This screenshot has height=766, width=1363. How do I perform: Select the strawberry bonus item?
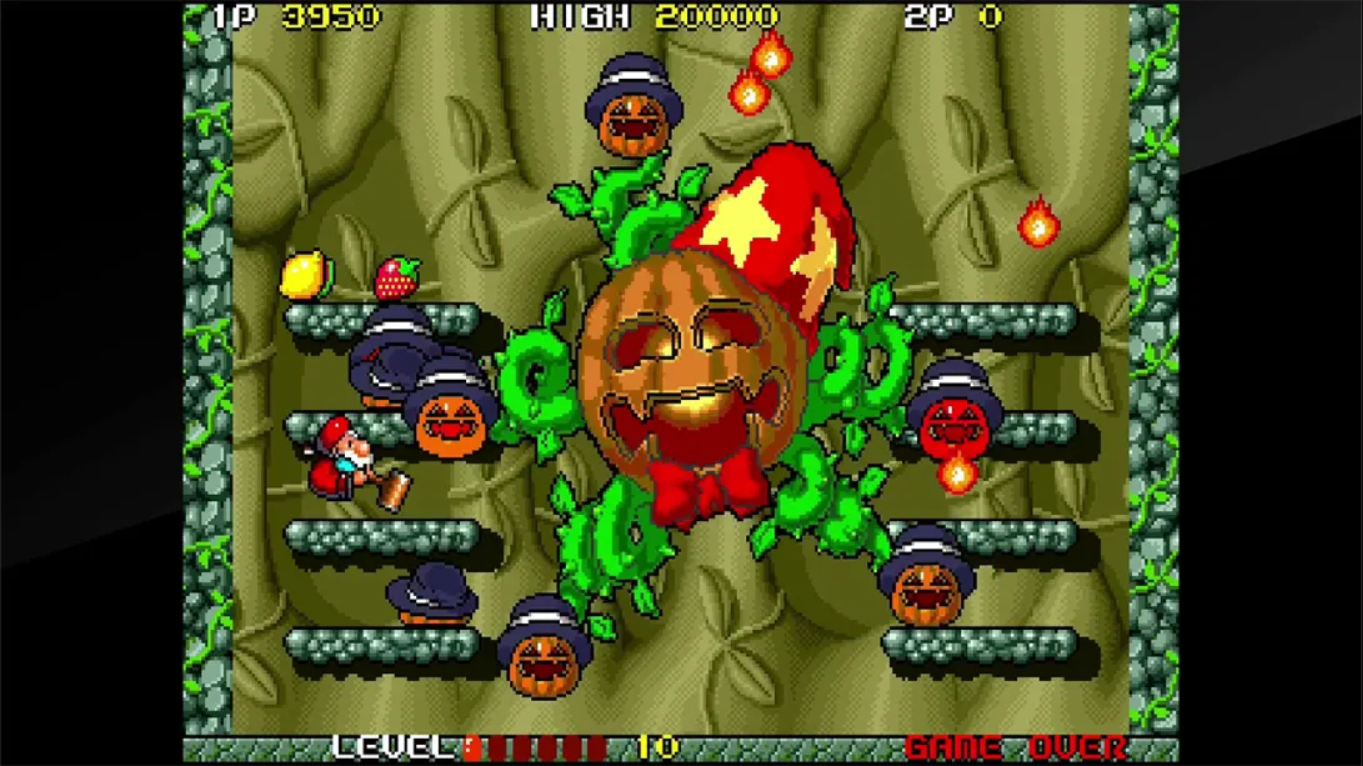tap(394, 277)
